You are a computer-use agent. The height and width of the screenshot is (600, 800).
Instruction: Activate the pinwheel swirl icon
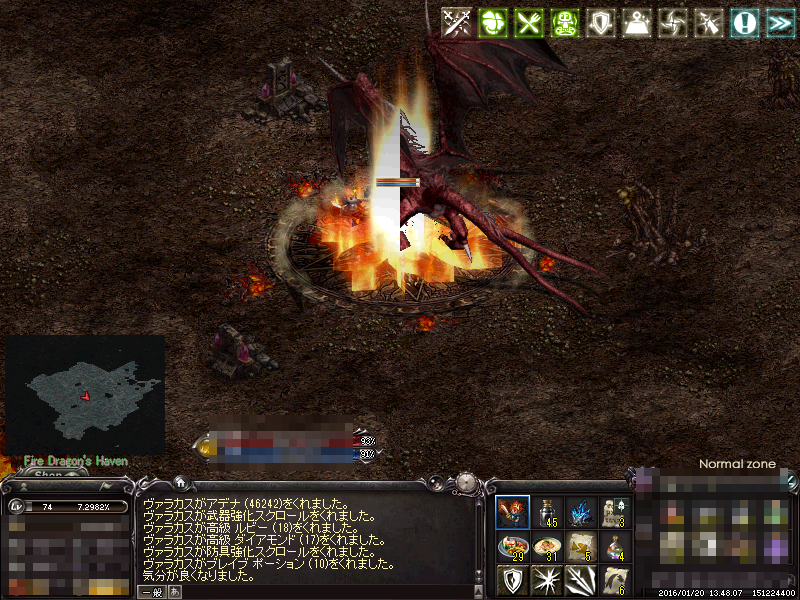pos(673,22)
